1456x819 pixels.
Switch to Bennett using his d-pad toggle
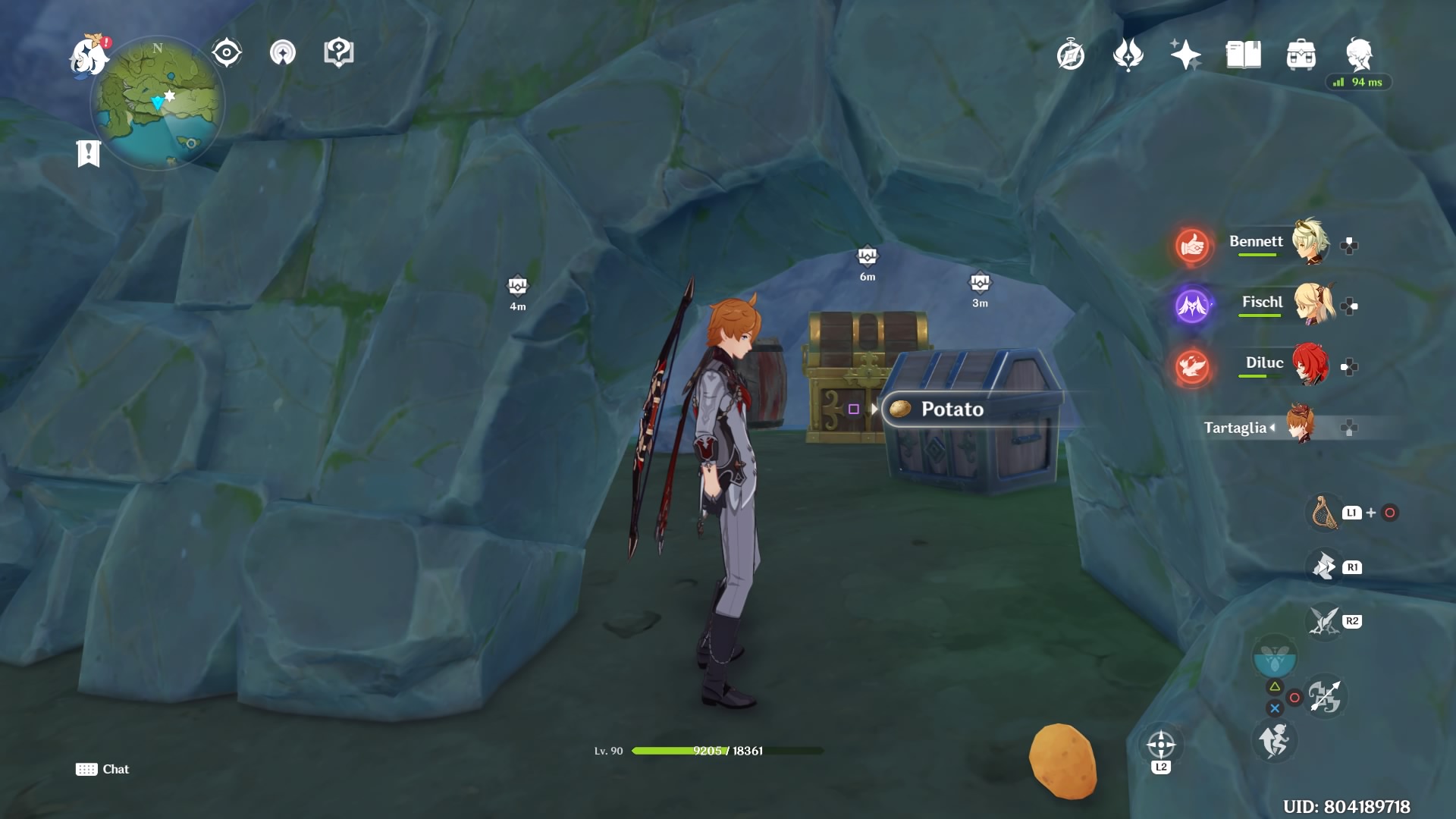(1349, 243)
